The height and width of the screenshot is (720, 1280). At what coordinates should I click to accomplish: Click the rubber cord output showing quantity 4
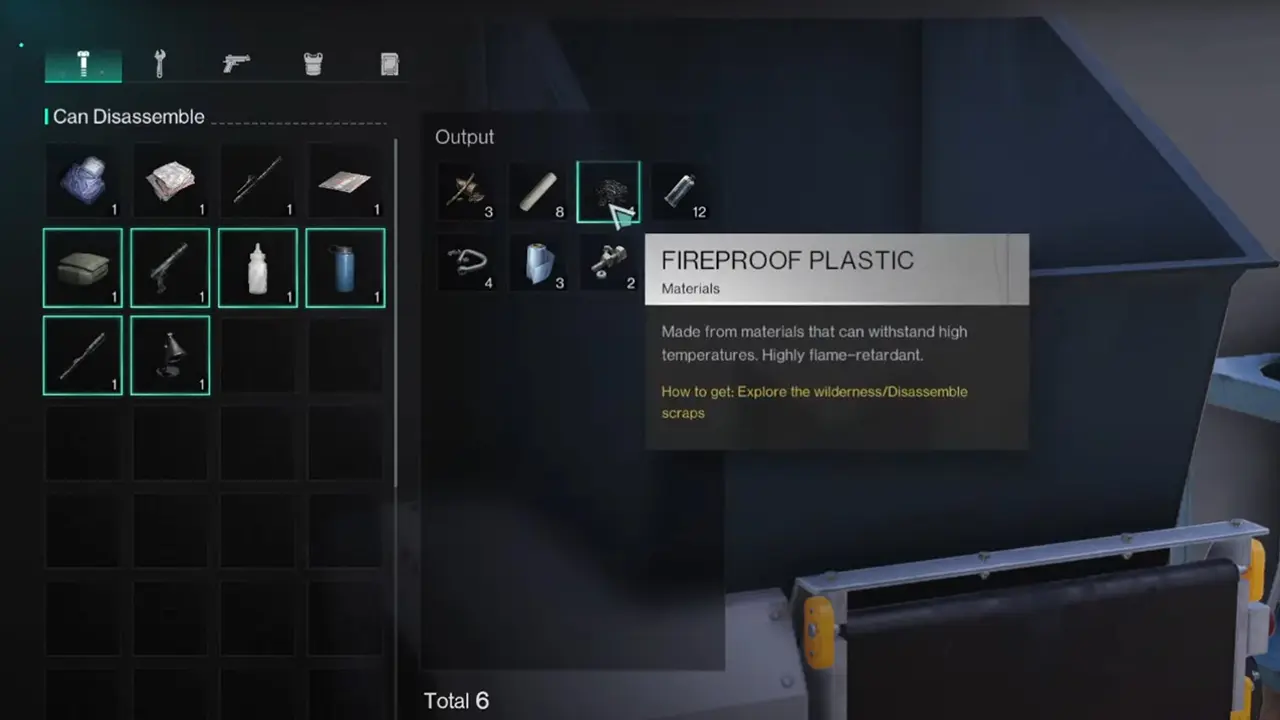pyautogui.click(x=467, y=262)
